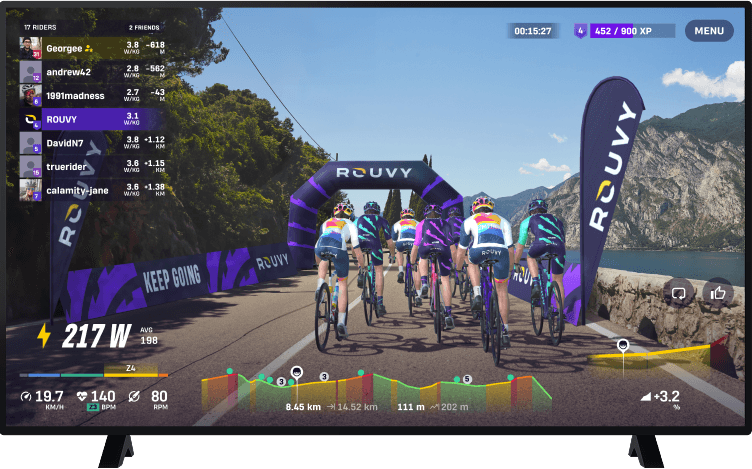Open the MENU button
The width and height of the screenshot is (752, 469).
pyautogui.click(x=709, y=31)
